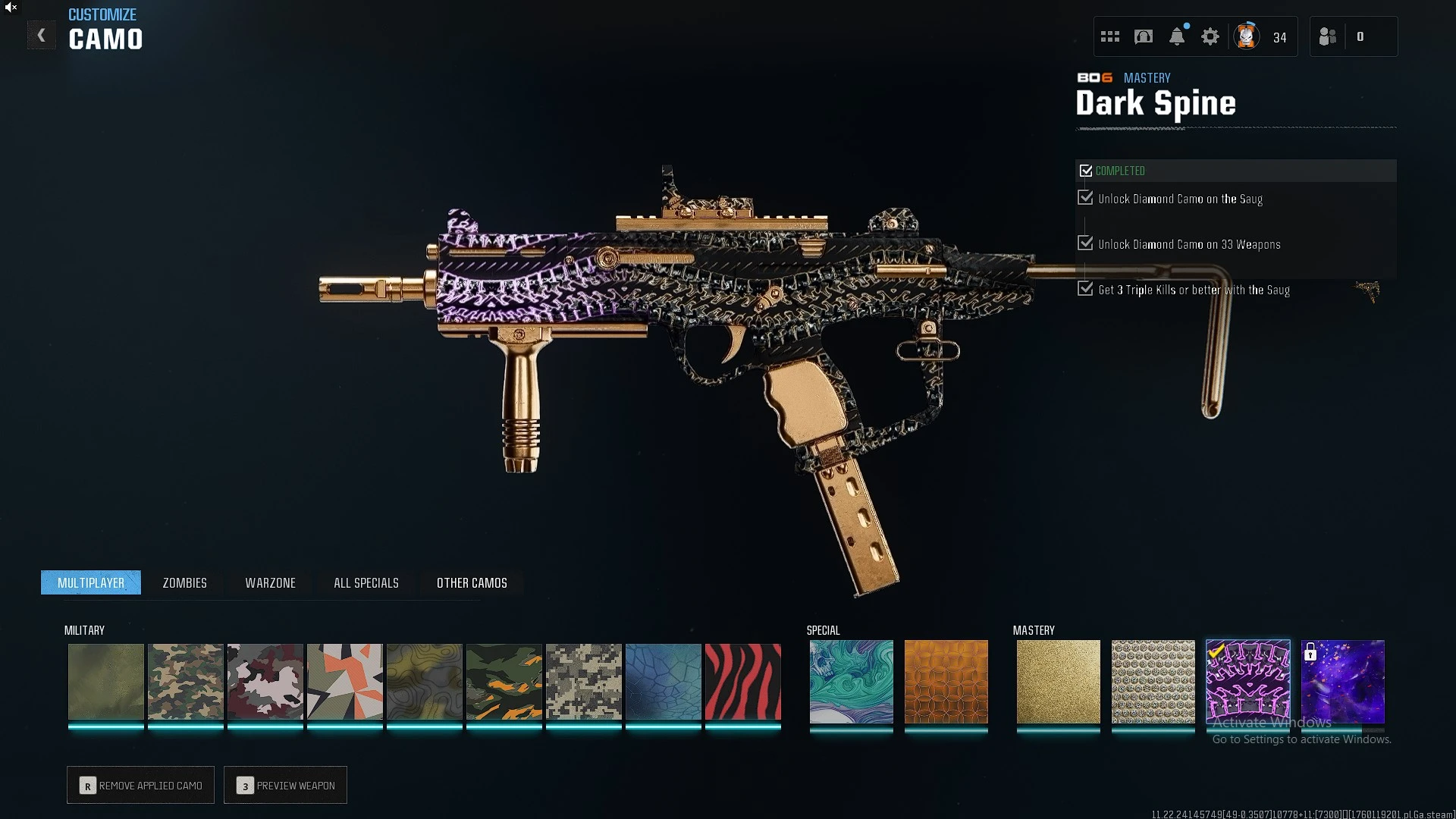Remove the applied camo

tap(140, 785)
